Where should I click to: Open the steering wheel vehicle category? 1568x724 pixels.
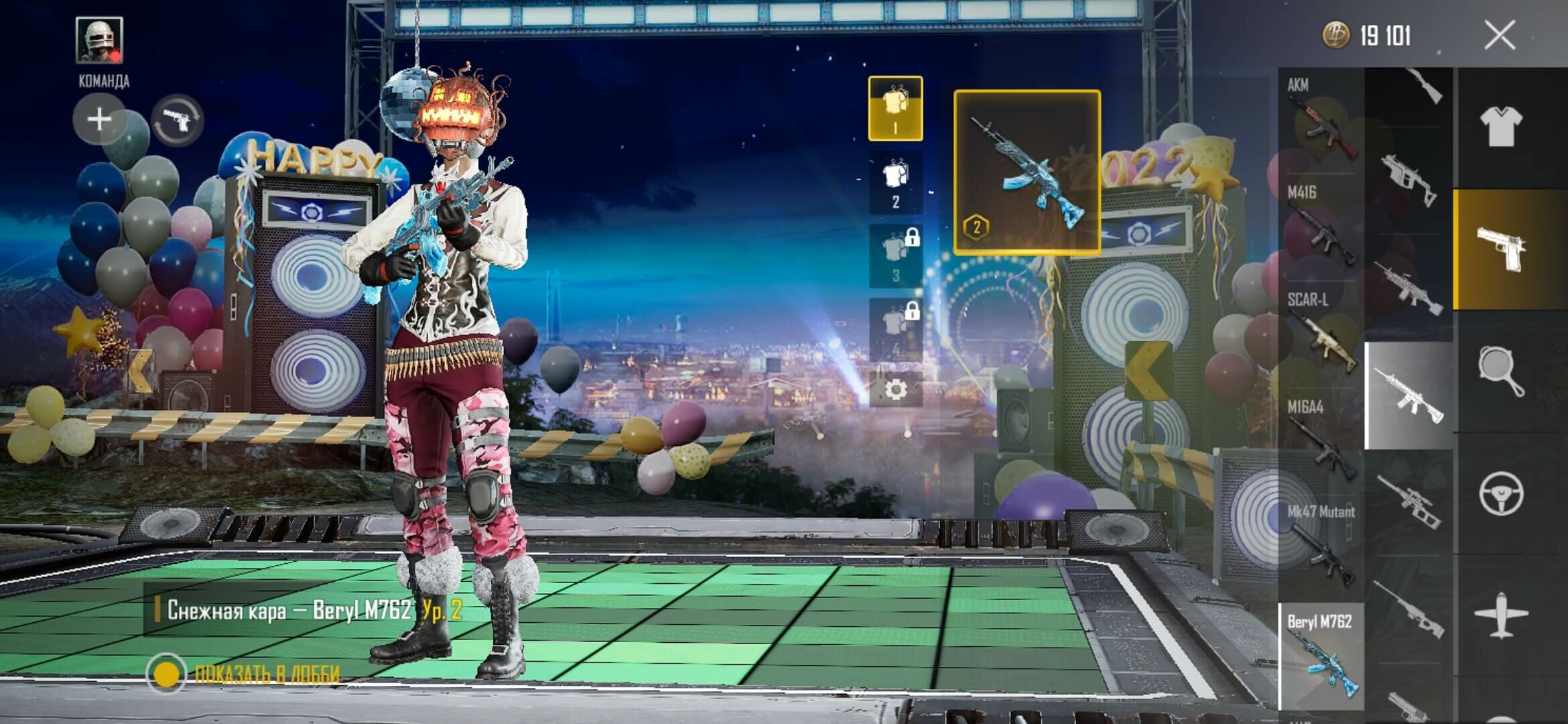click(x=1501, y=493)
